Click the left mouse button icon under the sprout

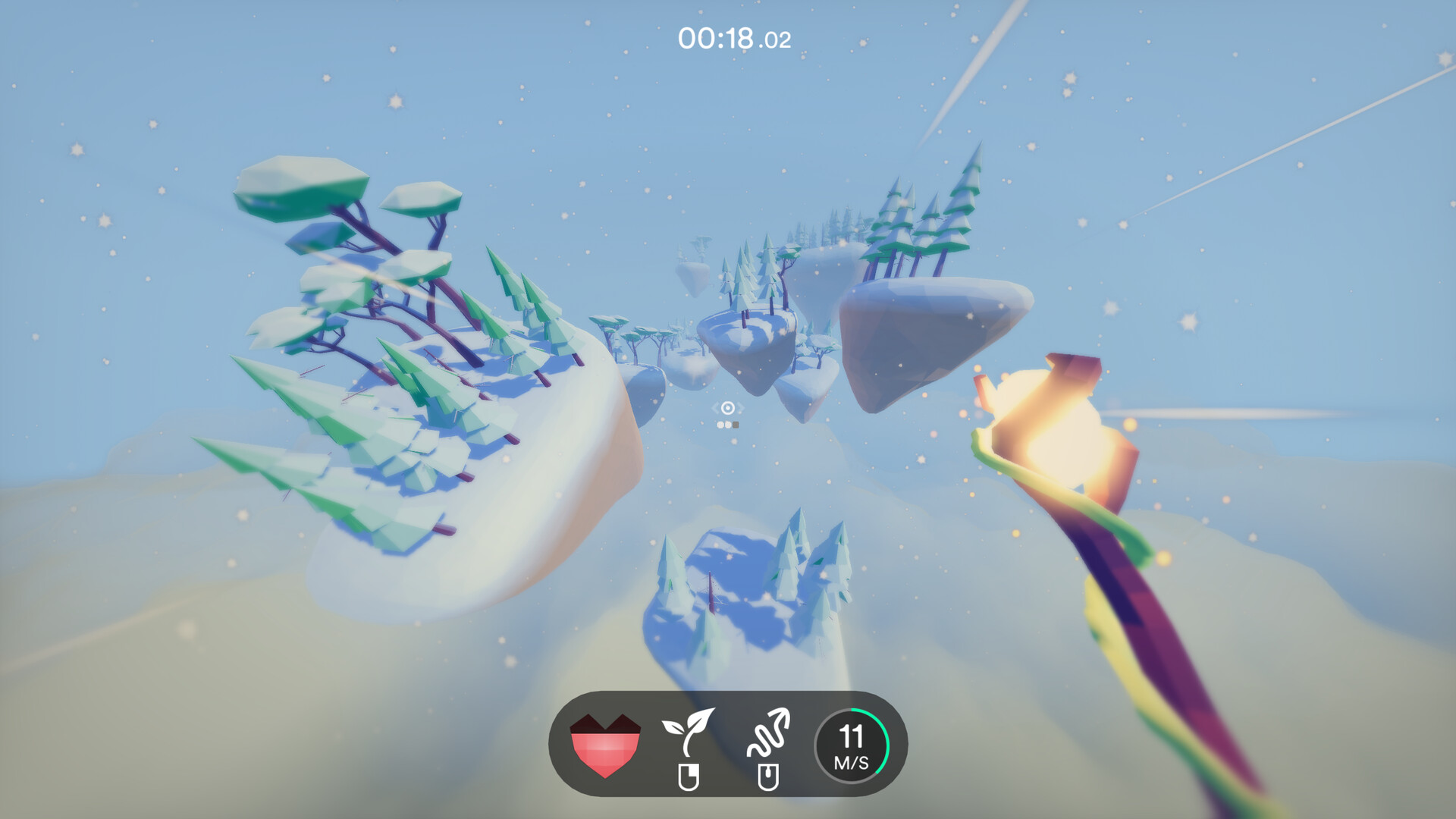tap(690, 775)
